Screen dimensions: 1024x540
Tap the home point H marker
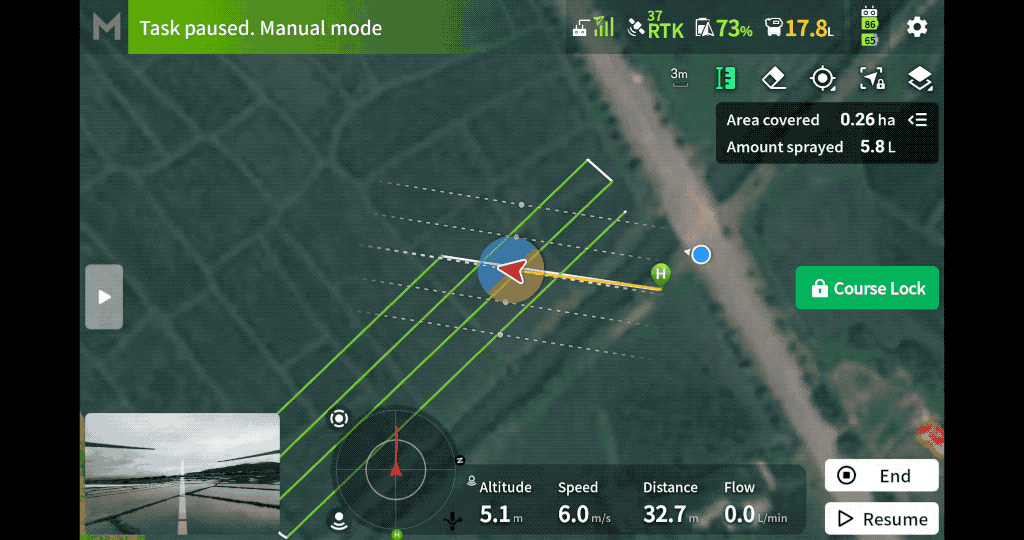(x=660, y=272)
